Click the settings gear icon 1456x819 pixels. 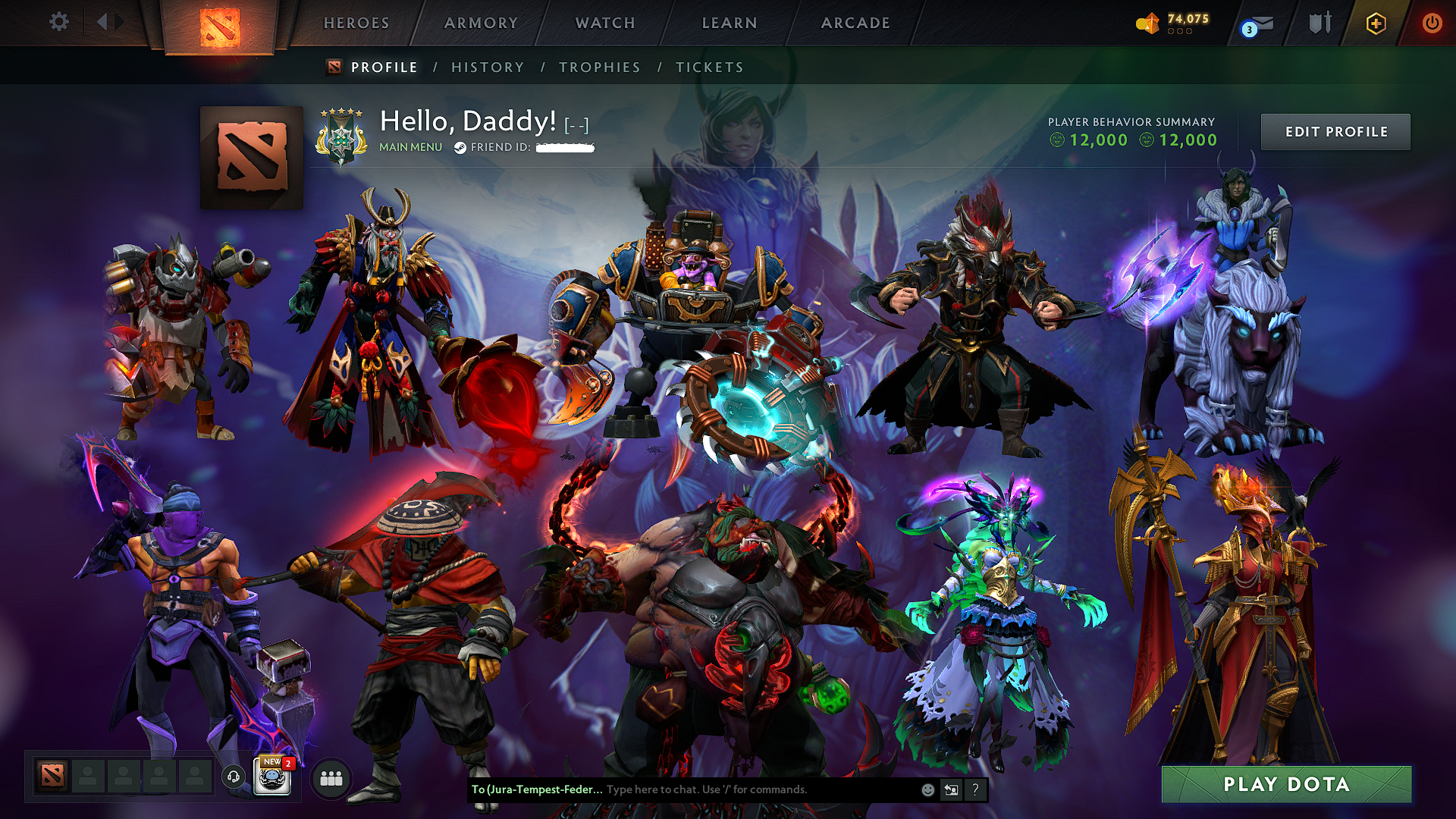(59, 22)
